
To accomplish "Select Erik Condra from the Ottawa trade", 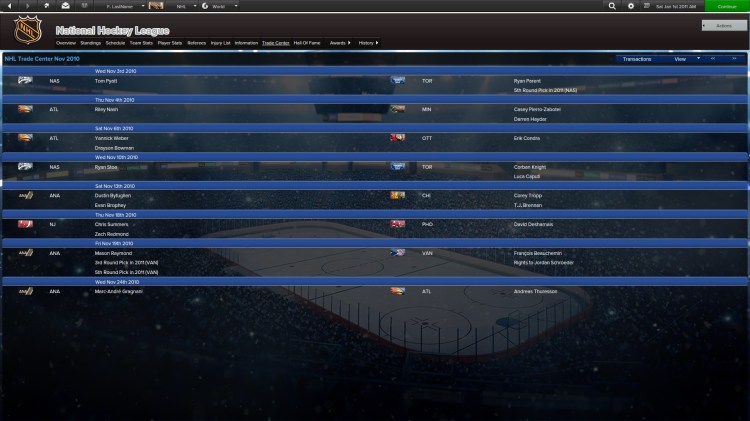I will coord(526,138).
